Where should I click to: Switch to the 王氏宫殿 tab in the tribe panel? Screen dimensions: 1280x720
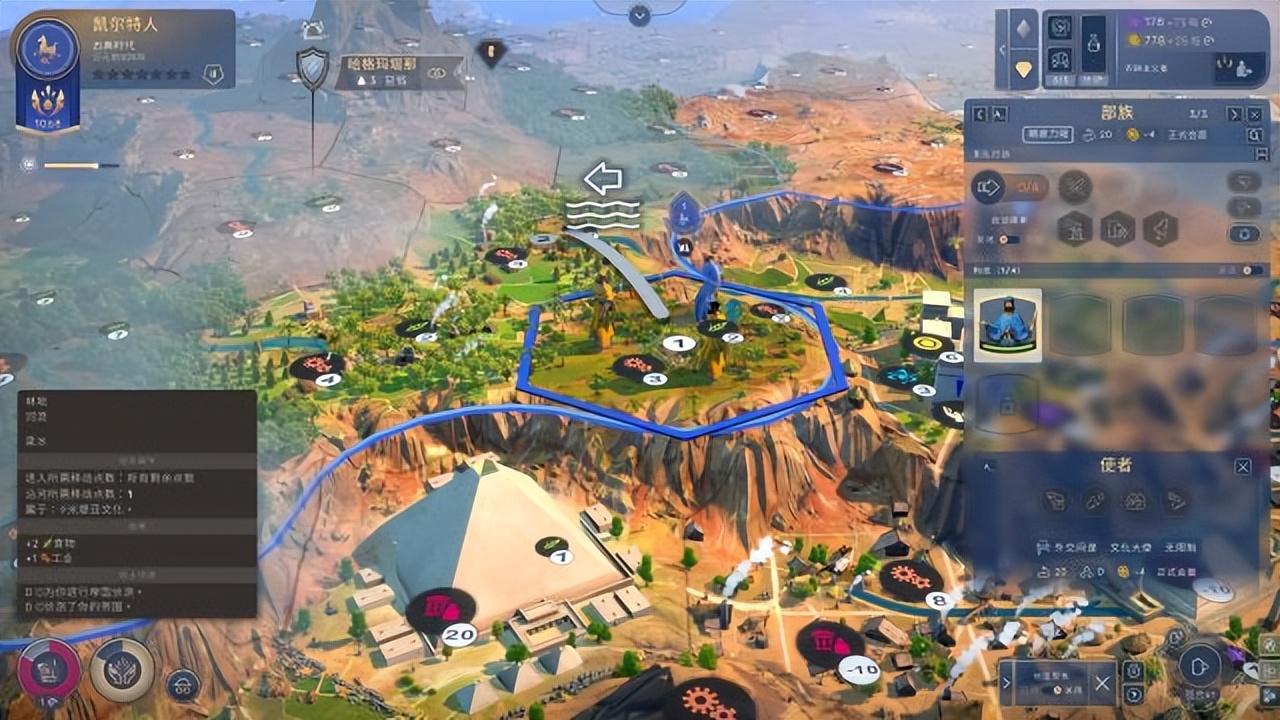1188,134
